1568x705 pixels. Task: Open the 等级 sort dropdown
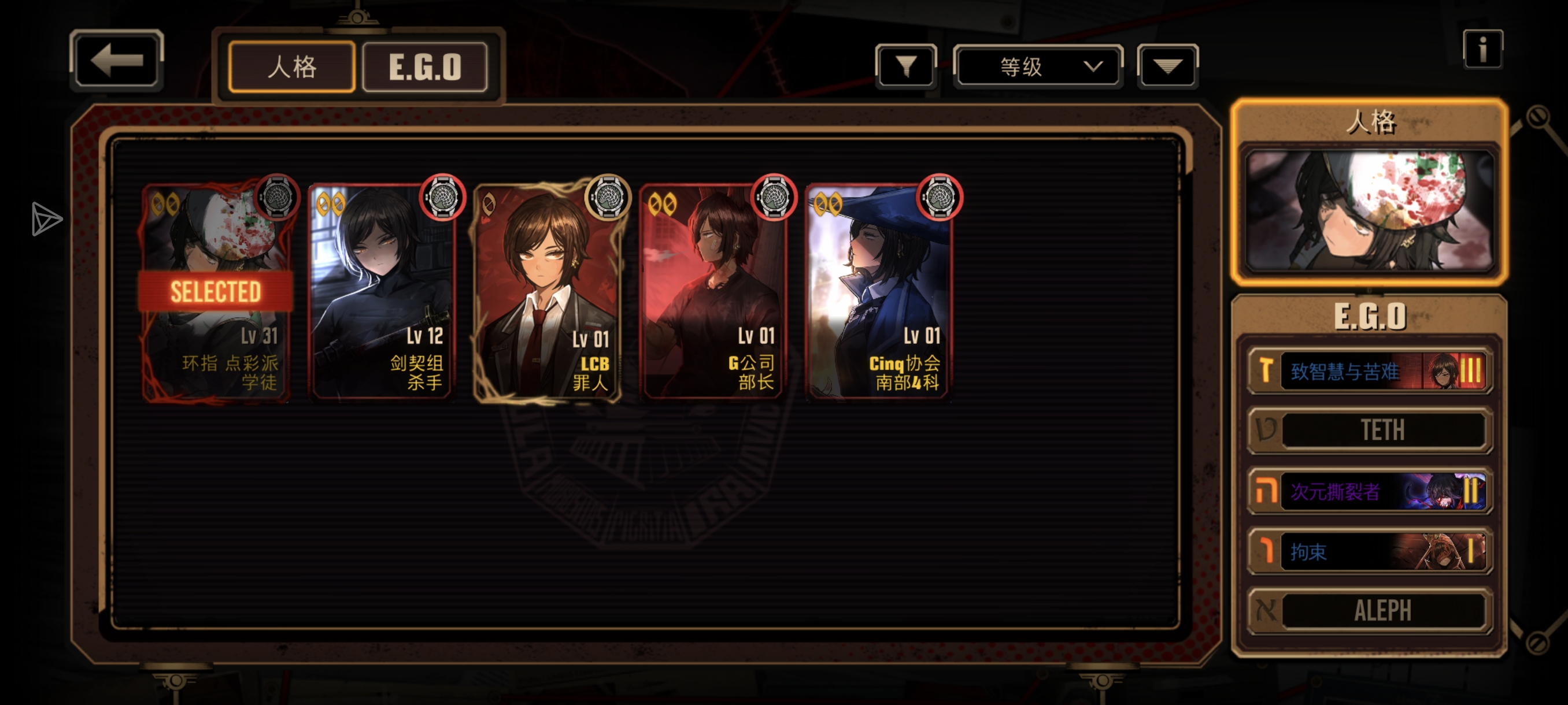1038,66
